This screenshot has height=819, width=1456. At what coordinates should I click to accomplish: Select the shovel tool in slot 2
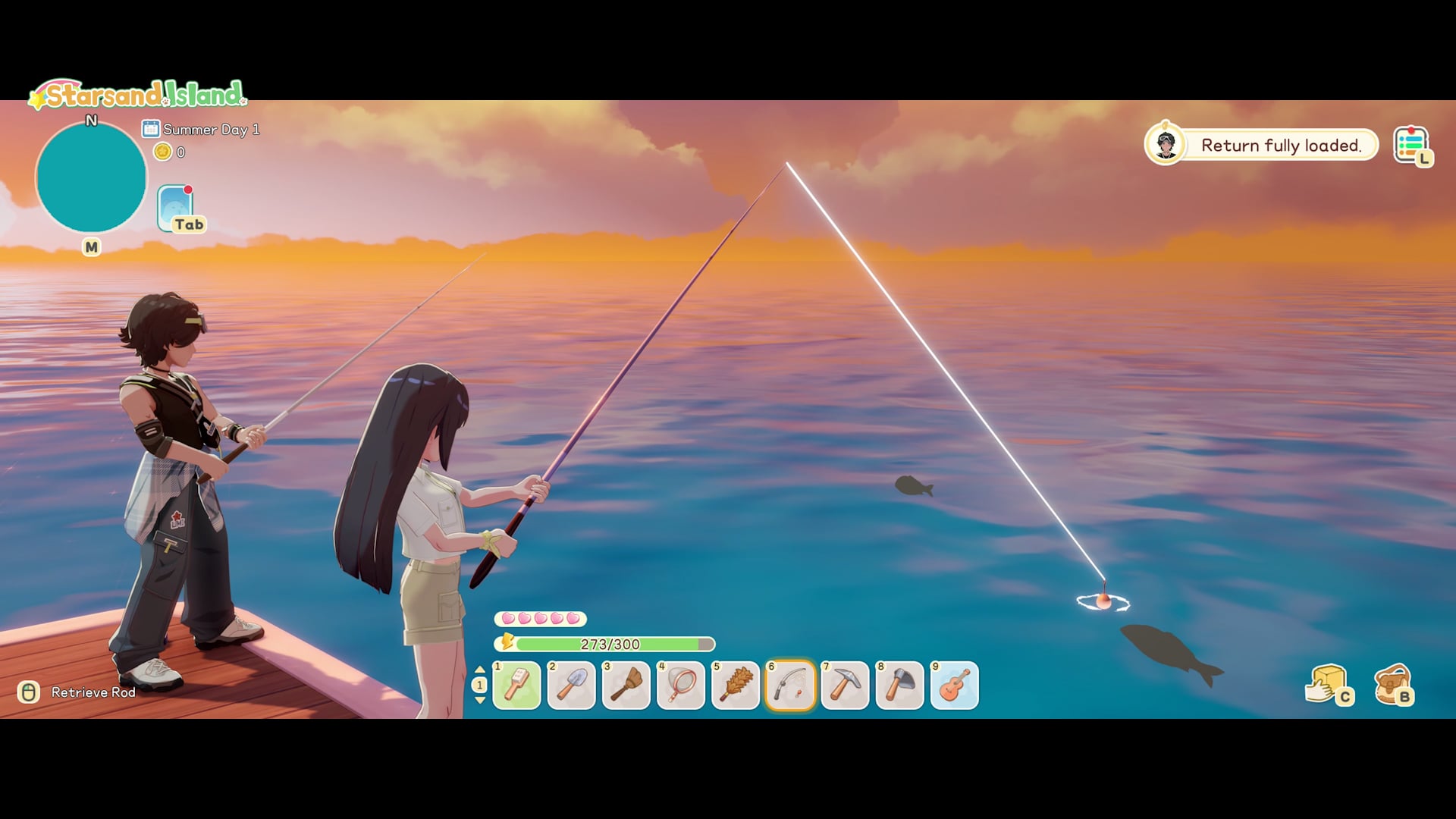571,685
